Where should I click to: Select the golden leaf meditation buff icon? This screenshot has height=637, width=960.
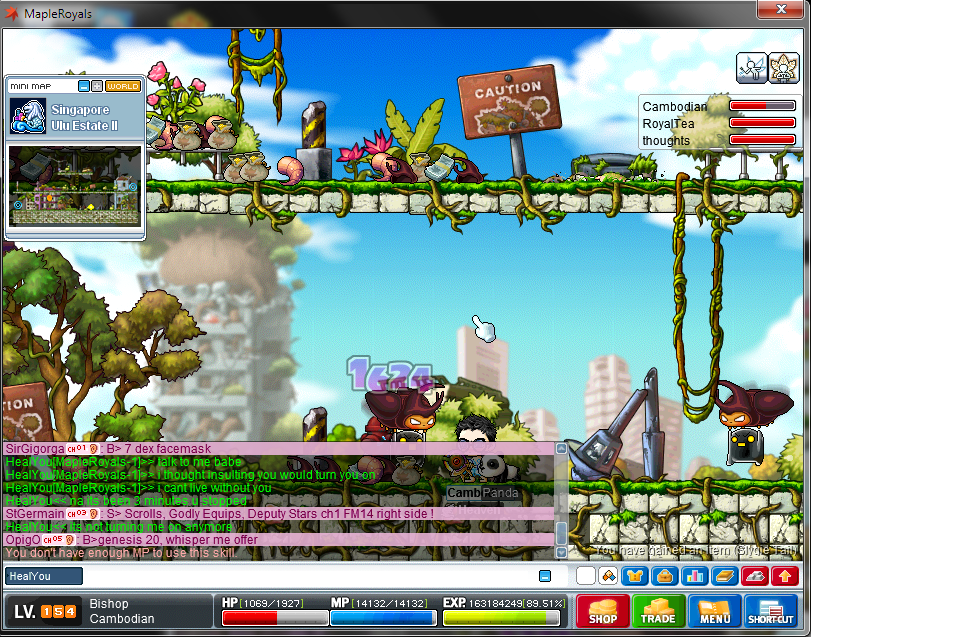785,67
